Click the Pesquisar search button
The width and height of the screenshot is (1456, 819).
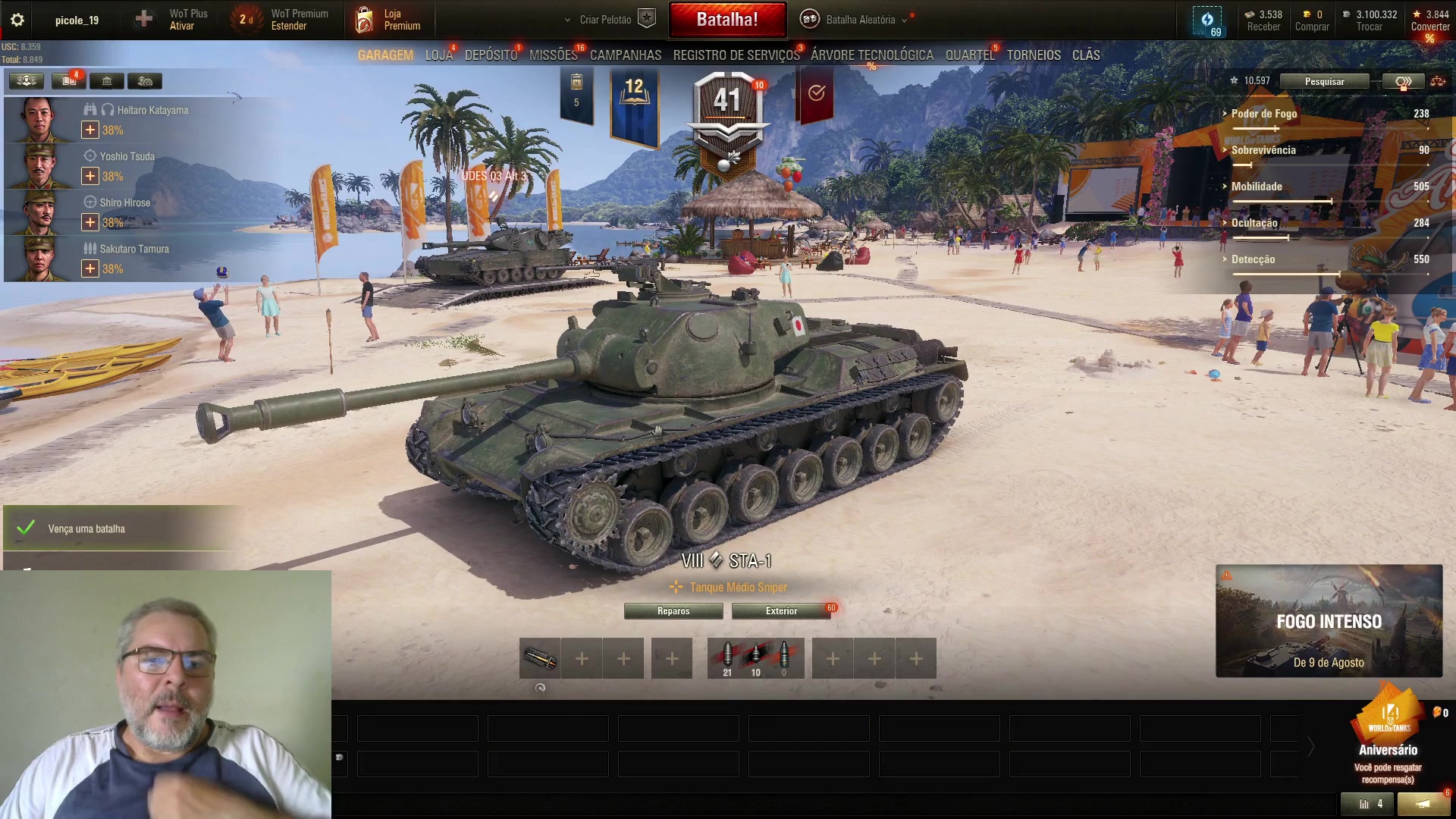click(1325, 81)
